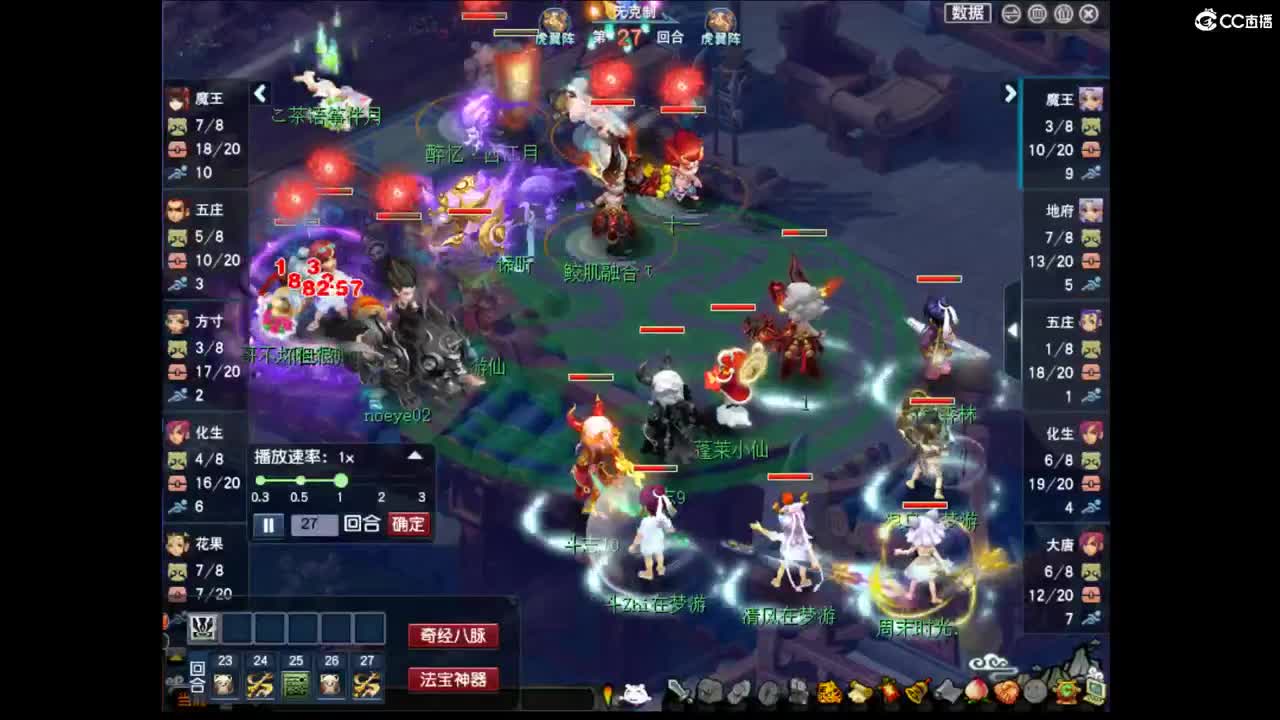Switch to round 24 in the round timeline
Image resolution: width=1280 pixels, height=720 pixels.
click(259, 683)
